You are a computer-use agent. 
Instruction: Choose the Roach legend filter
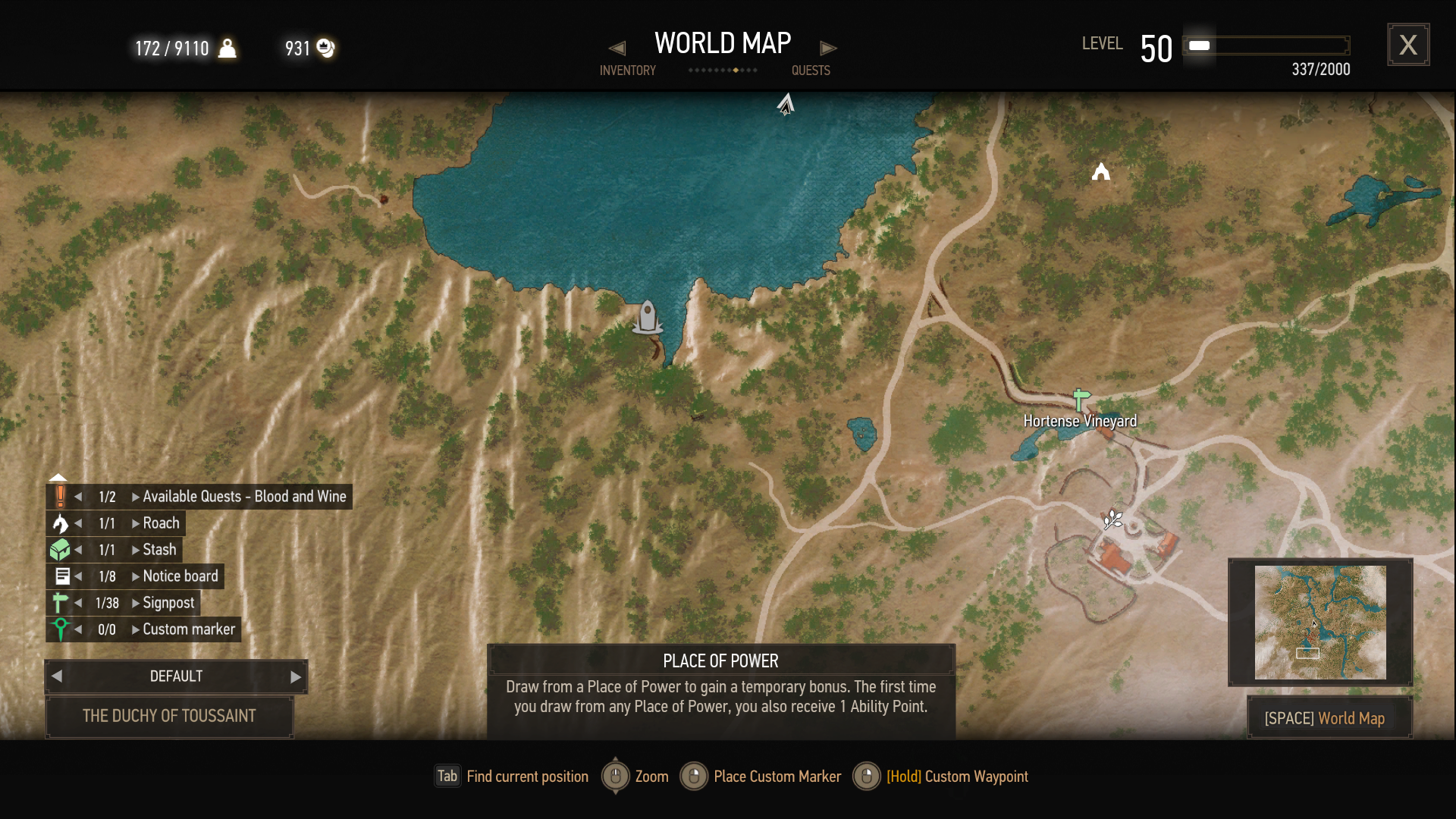click(161, 523)
